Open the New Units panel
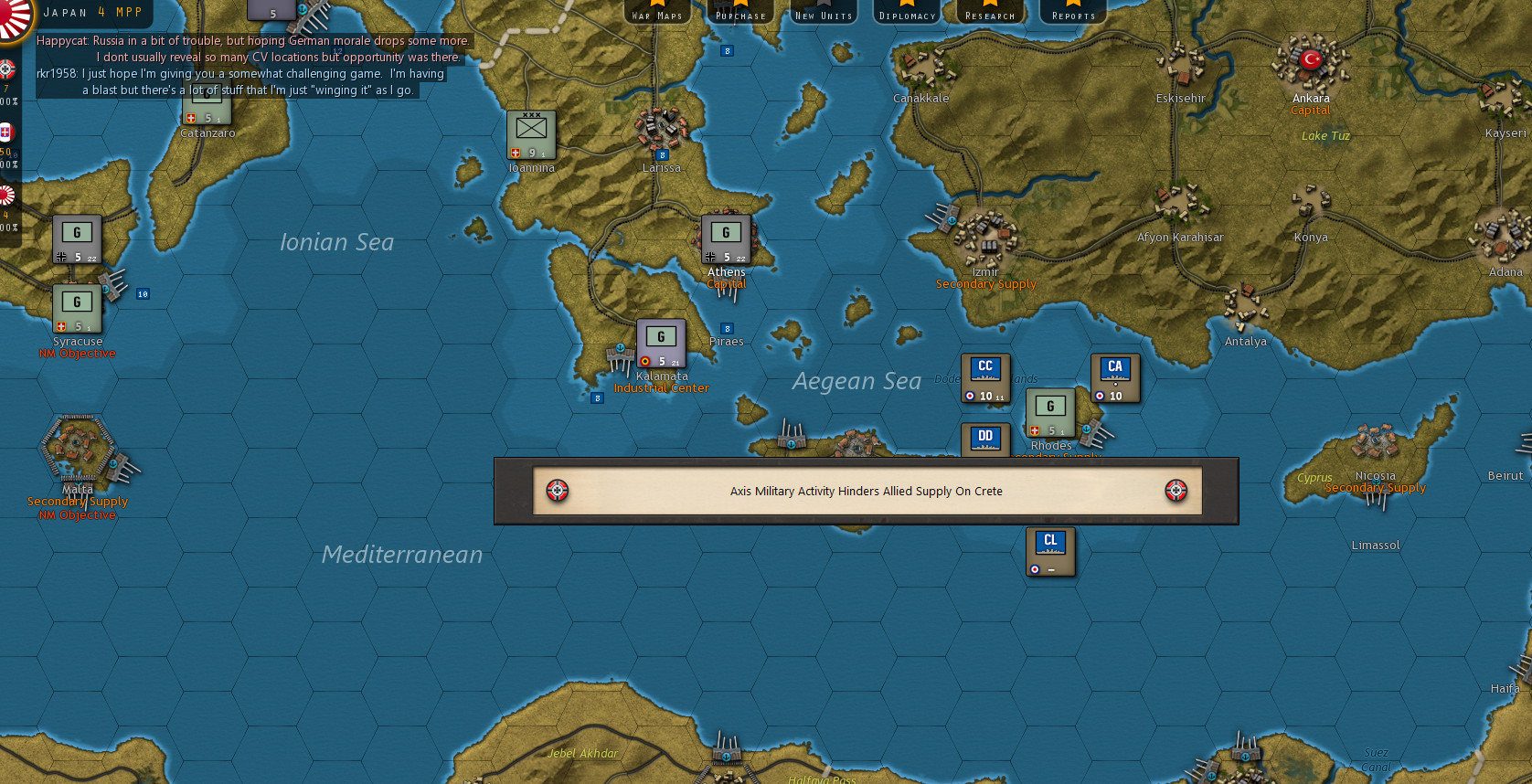1532x784 pixels. [x=823, y=13]
